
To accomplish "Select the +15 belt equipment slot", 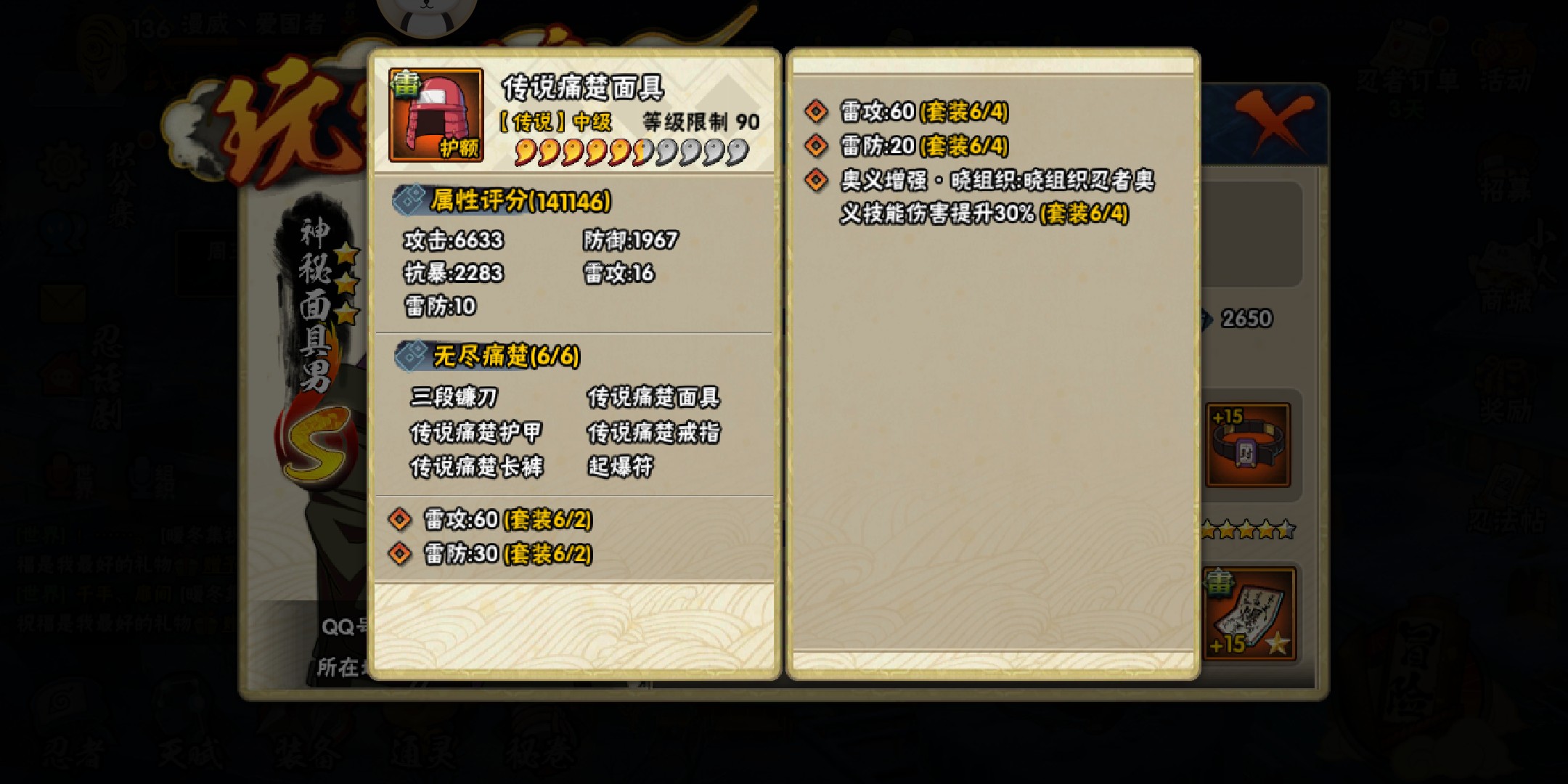I will tap(1247, 444).
